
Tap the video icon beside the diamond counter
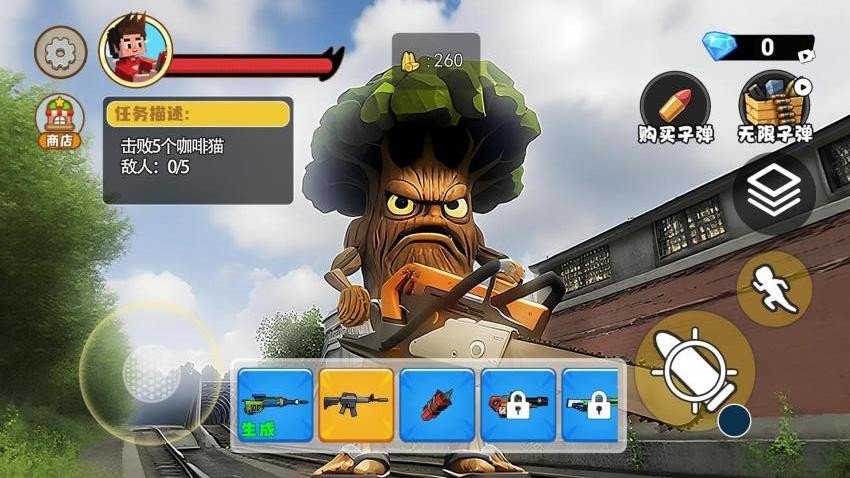805,50
